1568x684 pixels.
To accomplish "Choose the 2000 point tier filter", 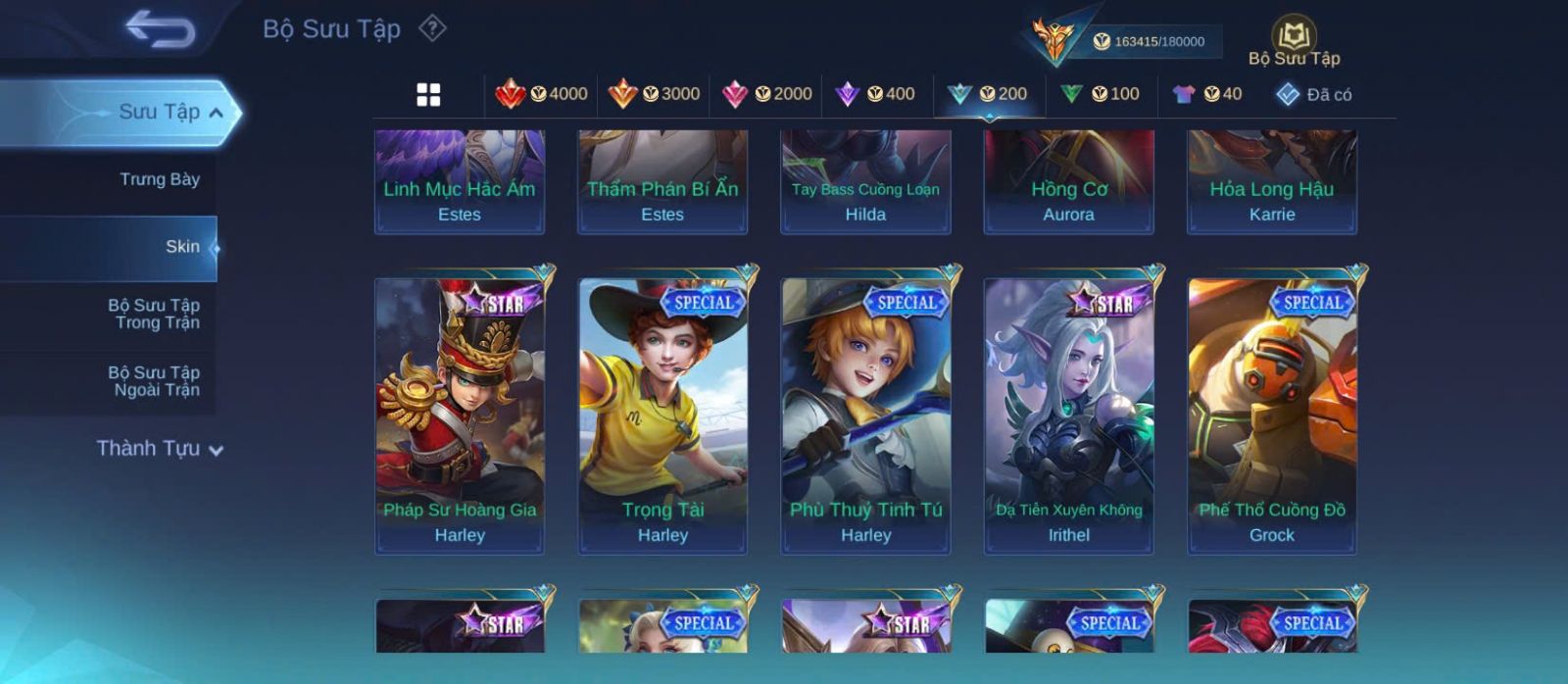I will click(766, 94).
